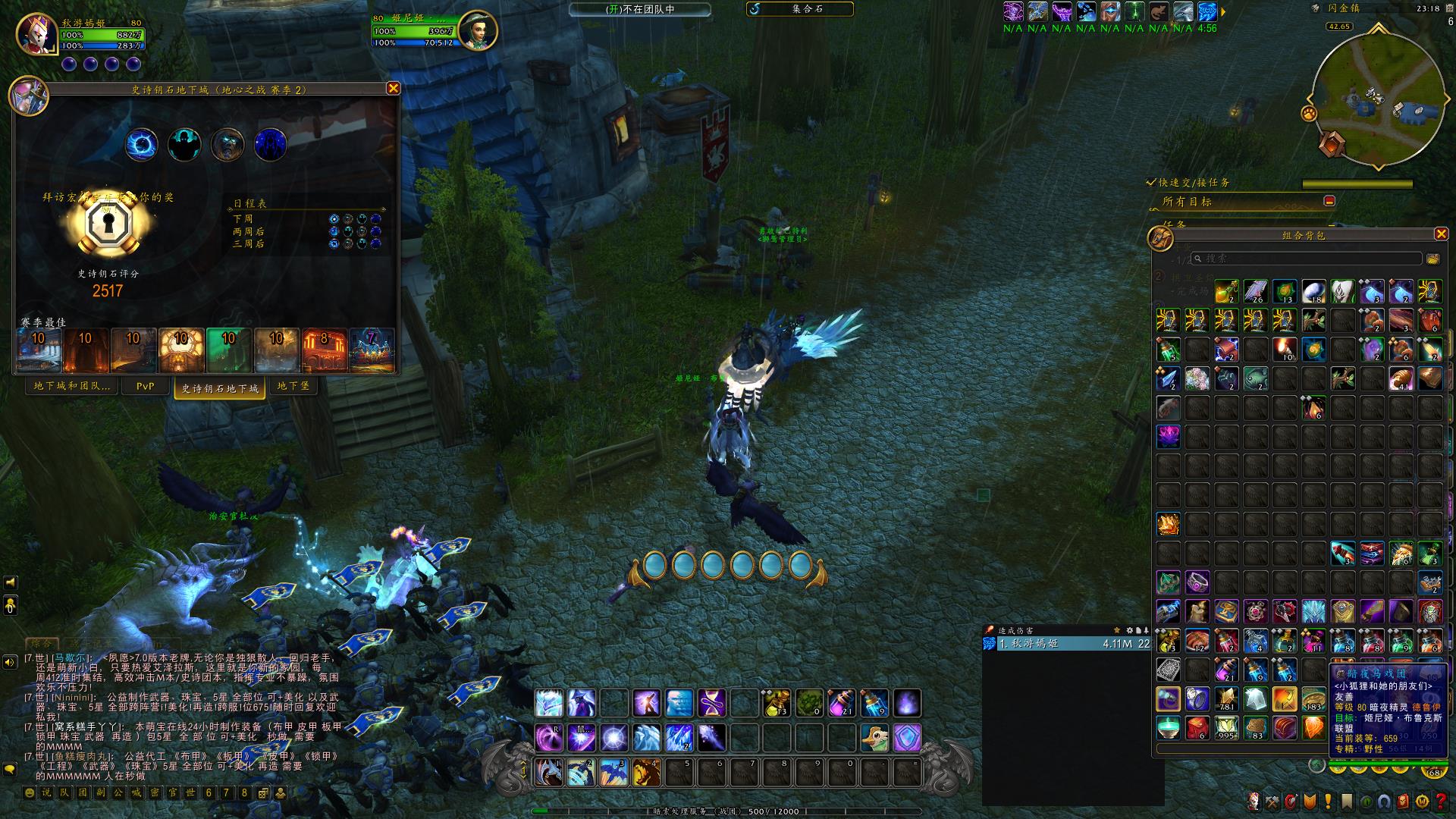
Task: Close the 组合背包 bag window
Action: coord(1441,234)
